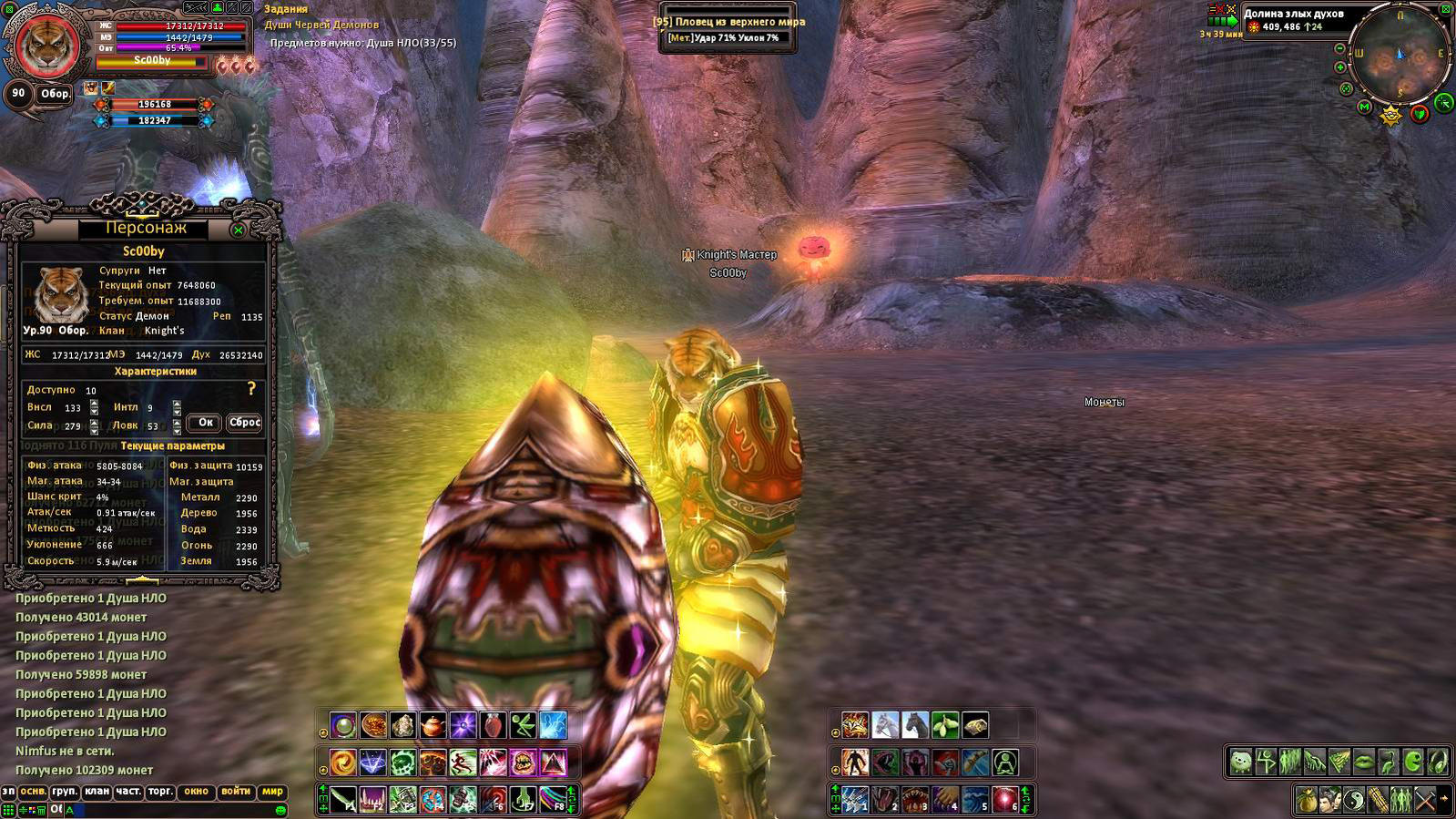Image resolution: width=1456 pixels, height=819 pixels.
Task: Click the Sc00by tiger portrait in the HUD
Action: 45,43
